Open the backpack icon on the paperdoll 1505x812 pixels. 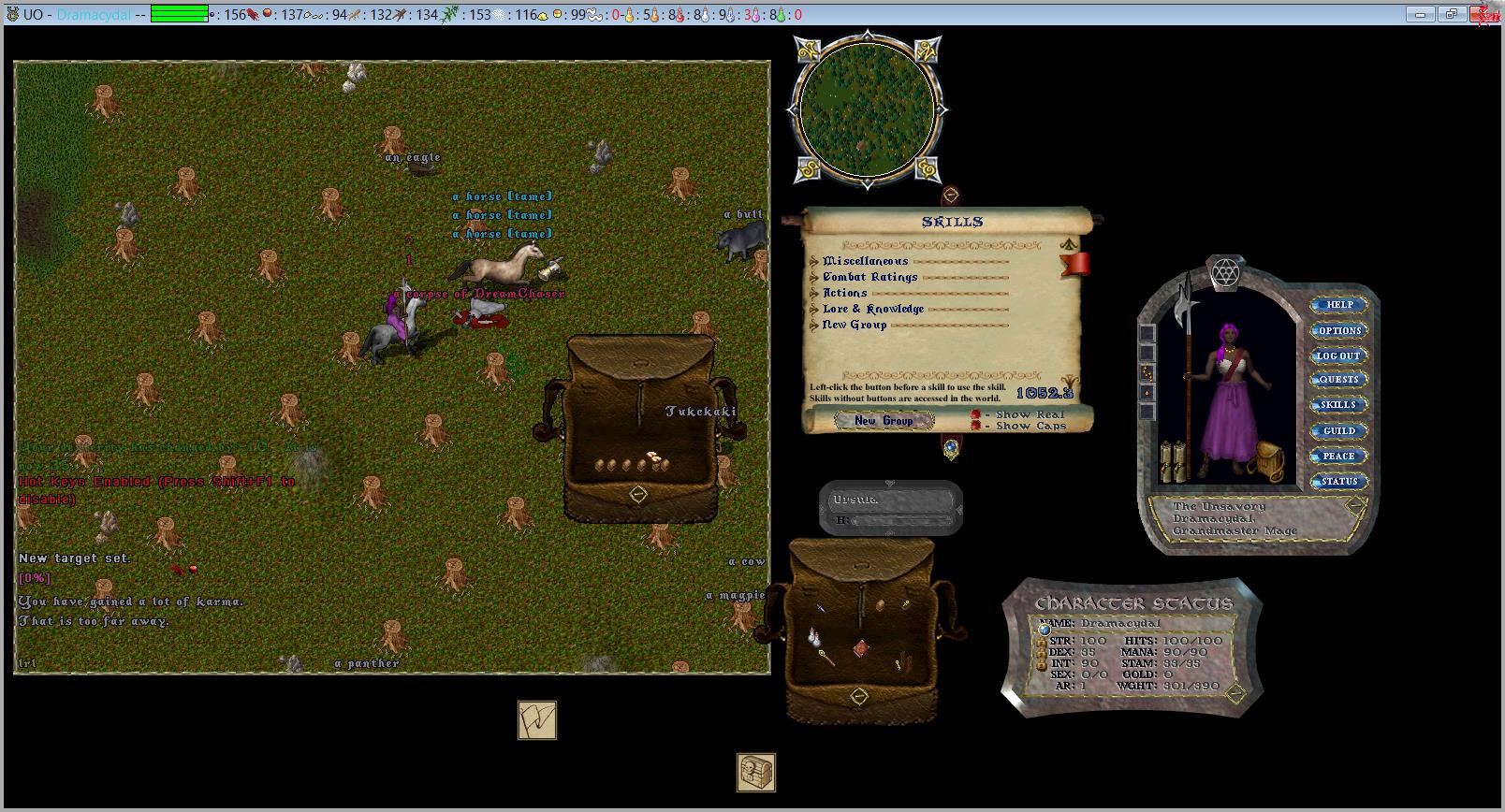click(x=1268, y=460)
